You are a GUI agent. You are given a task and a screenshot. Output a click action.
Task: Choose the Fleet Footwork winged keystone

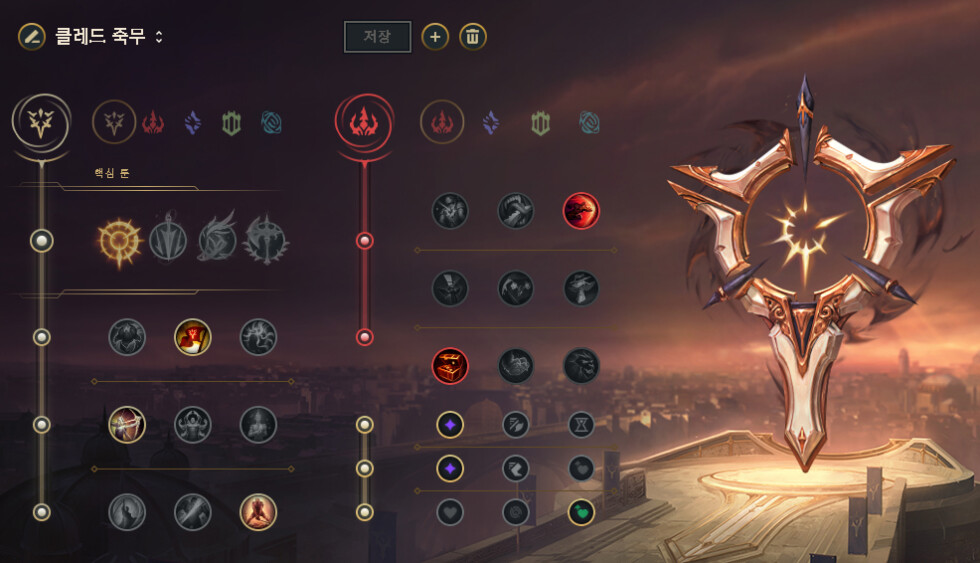pos(216,241)
